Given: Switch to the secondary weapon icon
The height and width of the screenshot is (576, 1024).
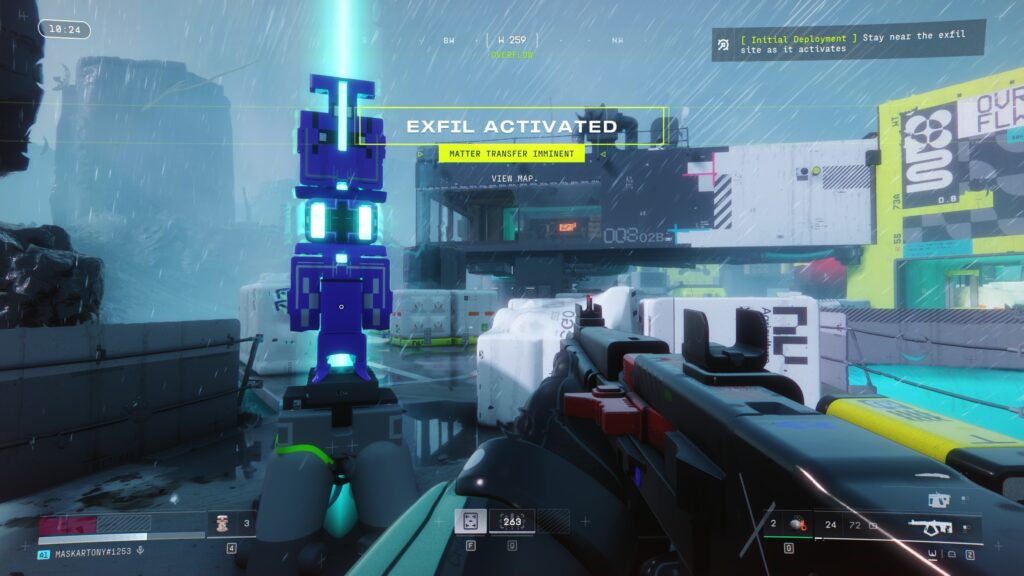Looking at the screenshot, I should [939, 499].
